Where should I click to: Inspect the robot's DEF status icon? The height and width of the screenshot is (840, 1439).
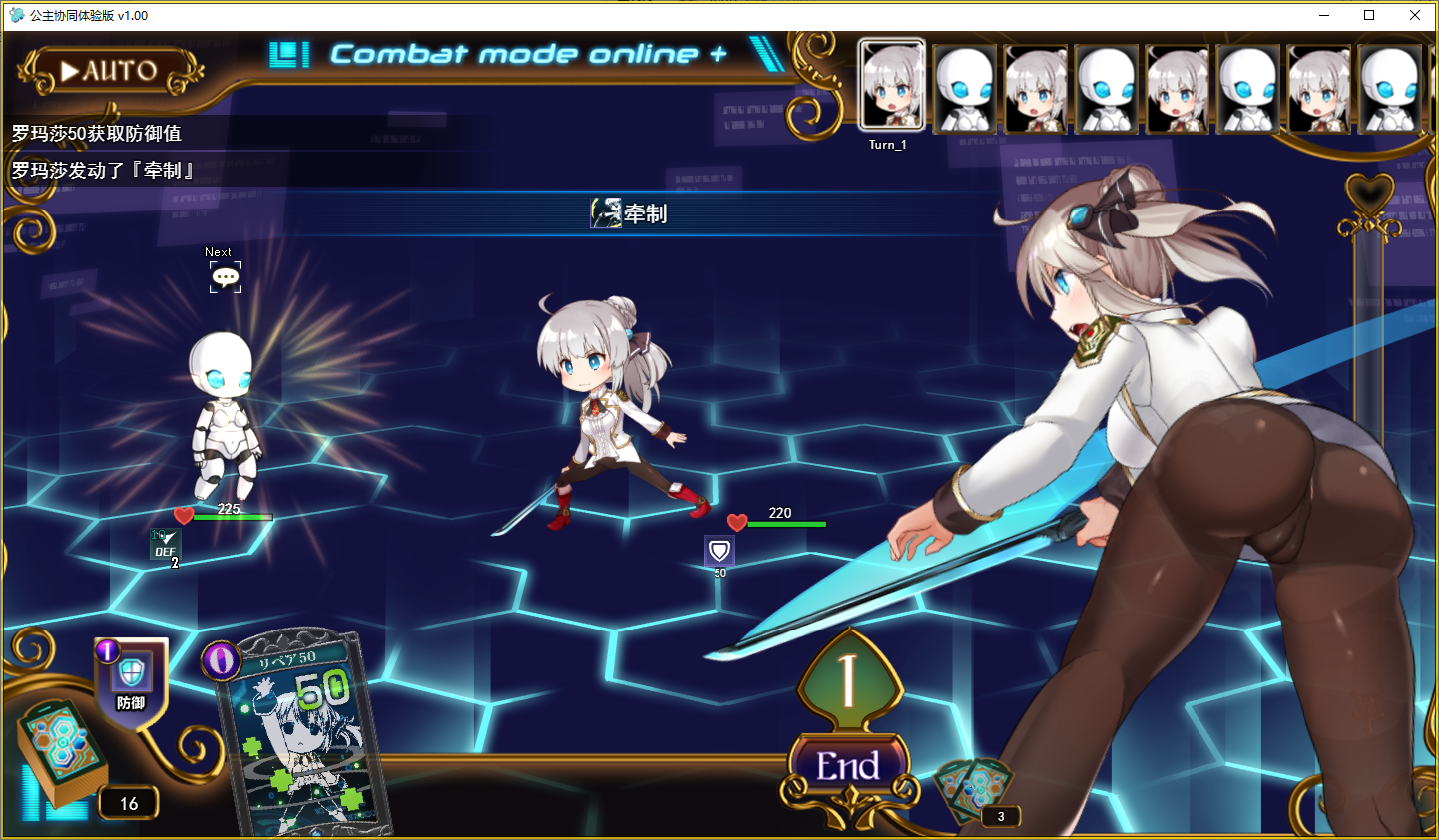pos(165,545)
